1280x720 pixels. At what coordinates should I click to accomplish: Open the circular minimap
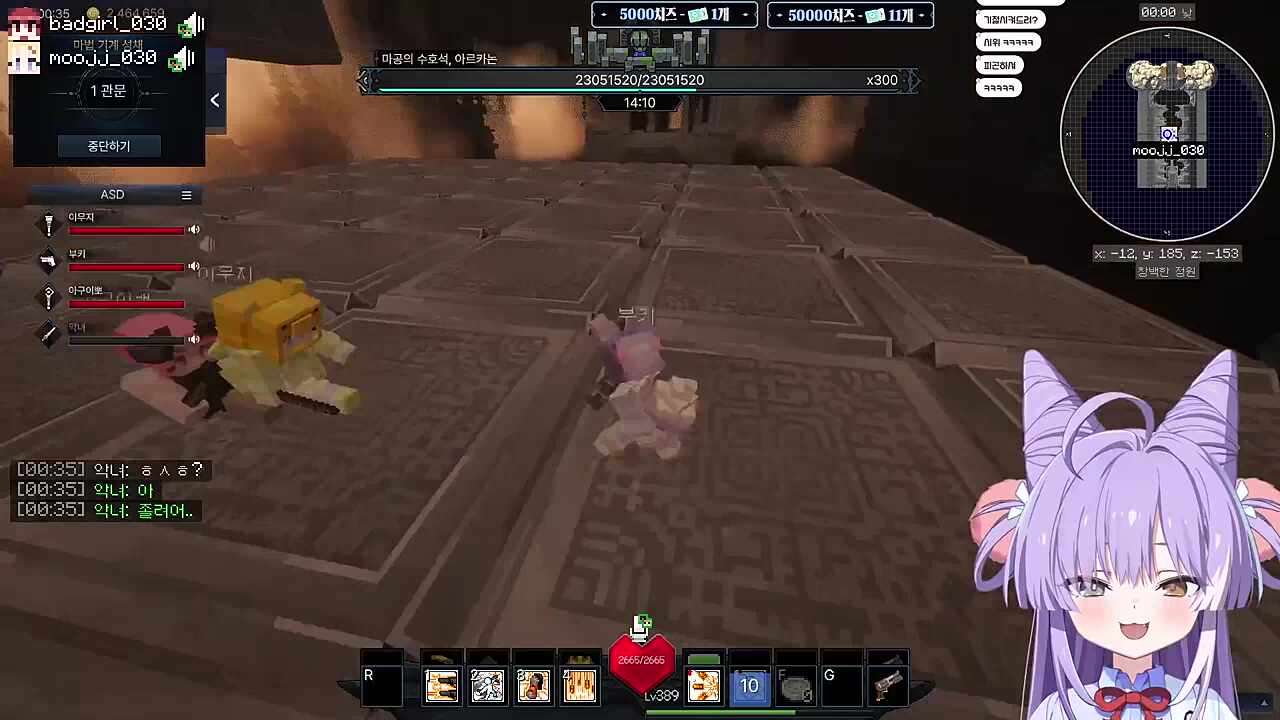tap(1166, 133)
